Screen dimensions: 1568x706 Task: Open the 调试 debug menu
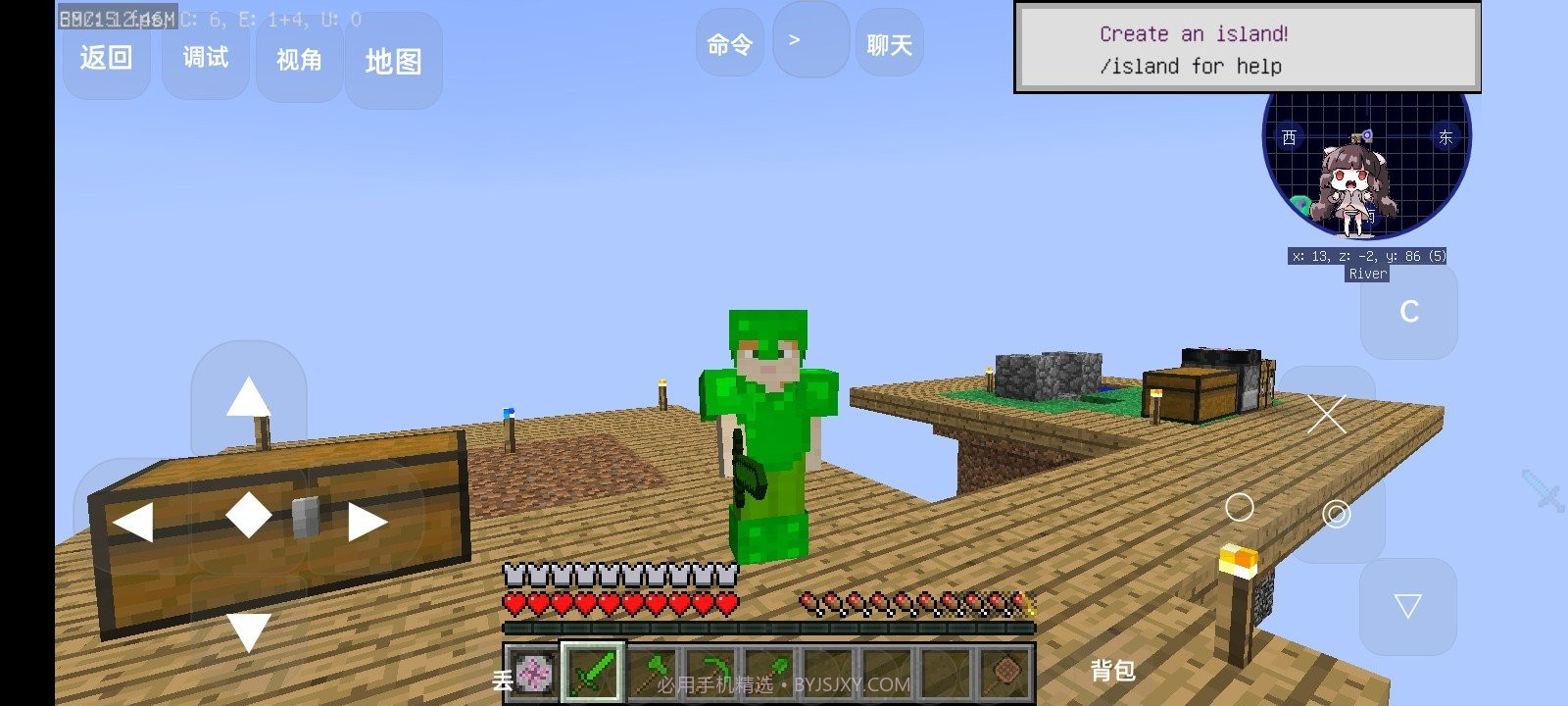point(205,58)
